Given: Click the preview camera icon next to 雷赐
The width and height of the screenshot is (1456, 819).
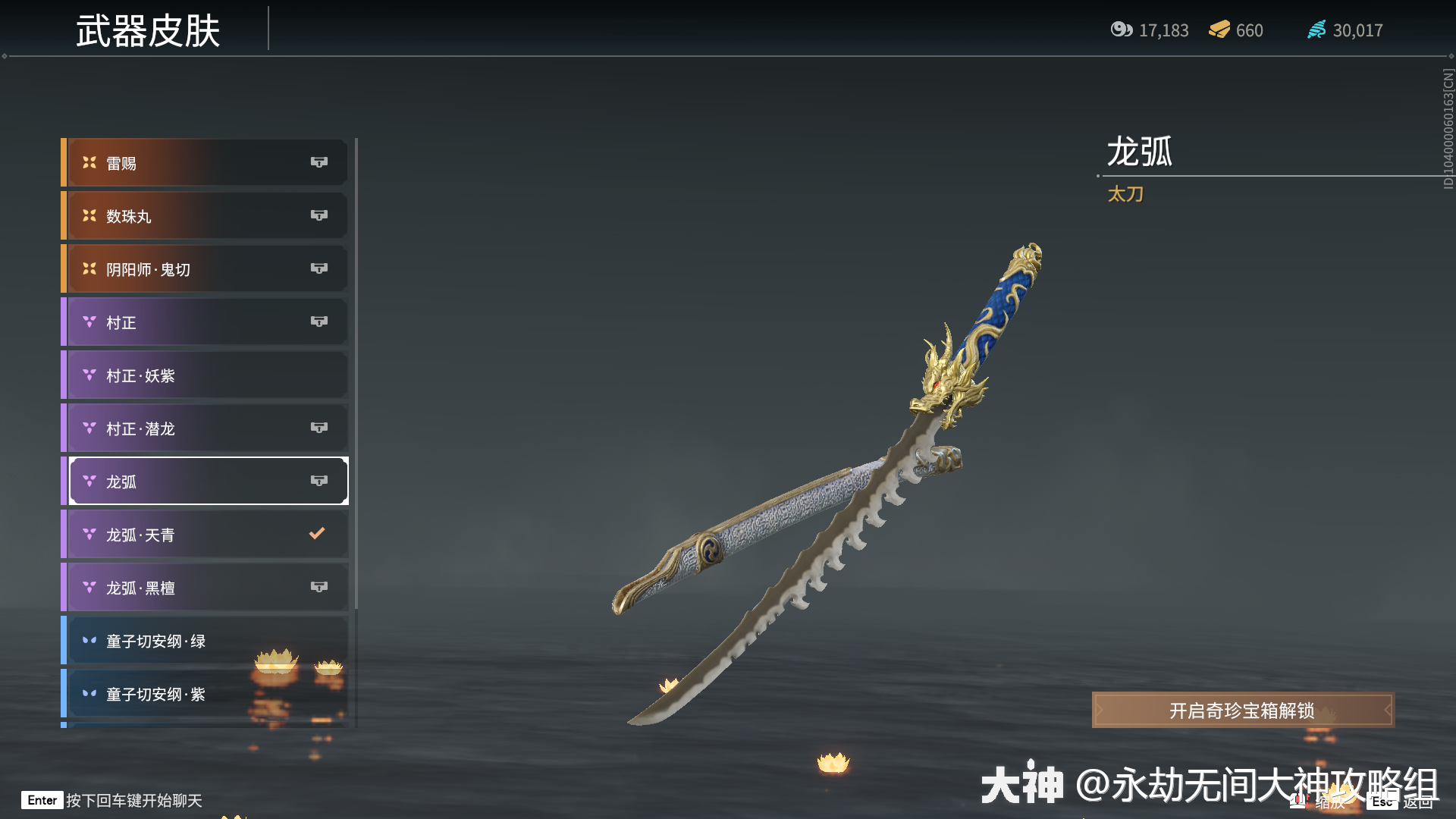Looking at the screenshot, I should [x=319, y=162].
